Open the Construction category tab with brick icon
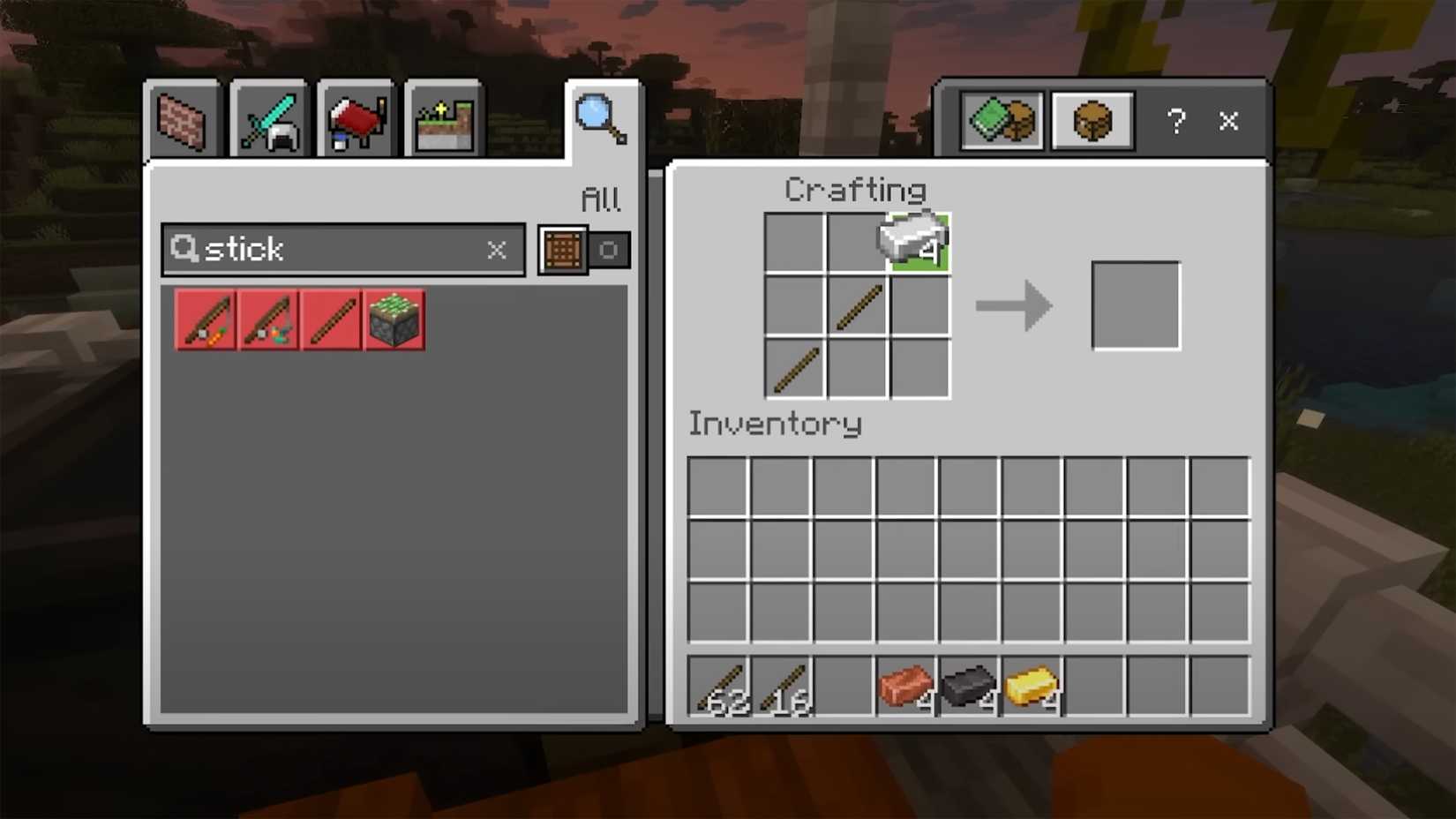The width and height of the screenshot is (1456, 819). click(182, 121)
